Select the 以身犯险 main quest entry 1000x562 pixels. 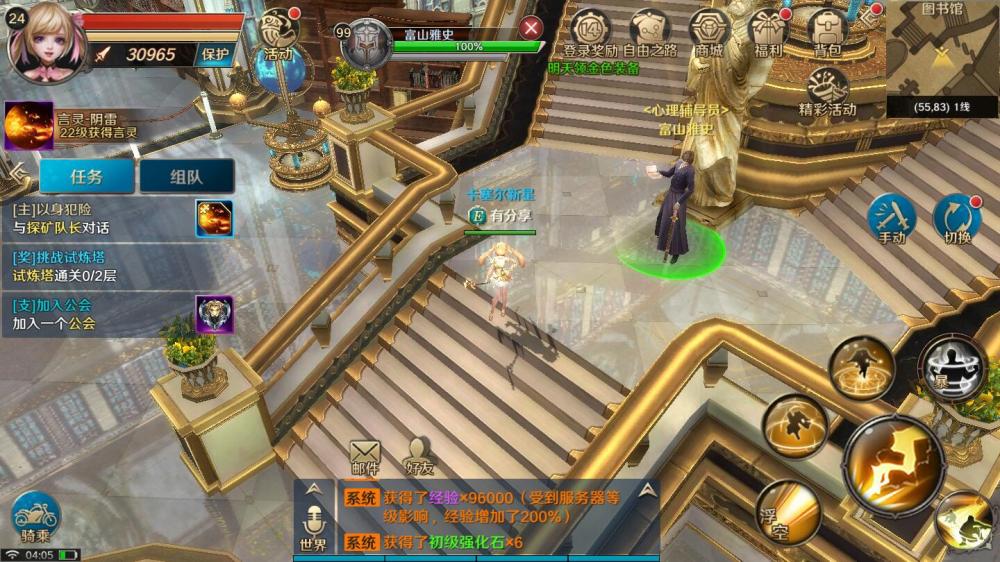pos(100,218)
